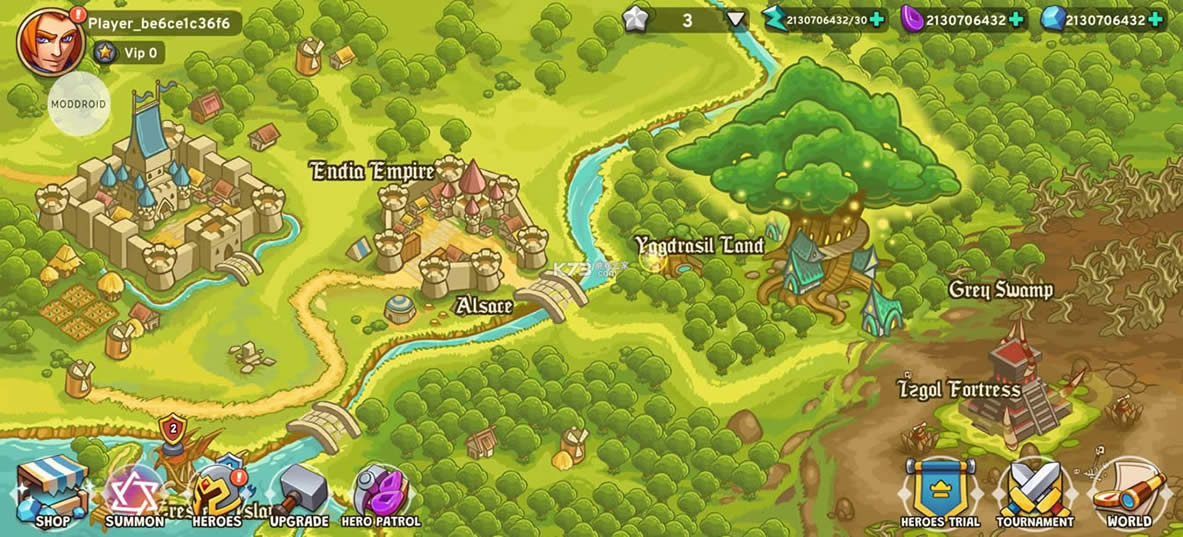Open the Shop menu
The height and width of the screenshot is (537, 1183).
(x=52, y=493)
